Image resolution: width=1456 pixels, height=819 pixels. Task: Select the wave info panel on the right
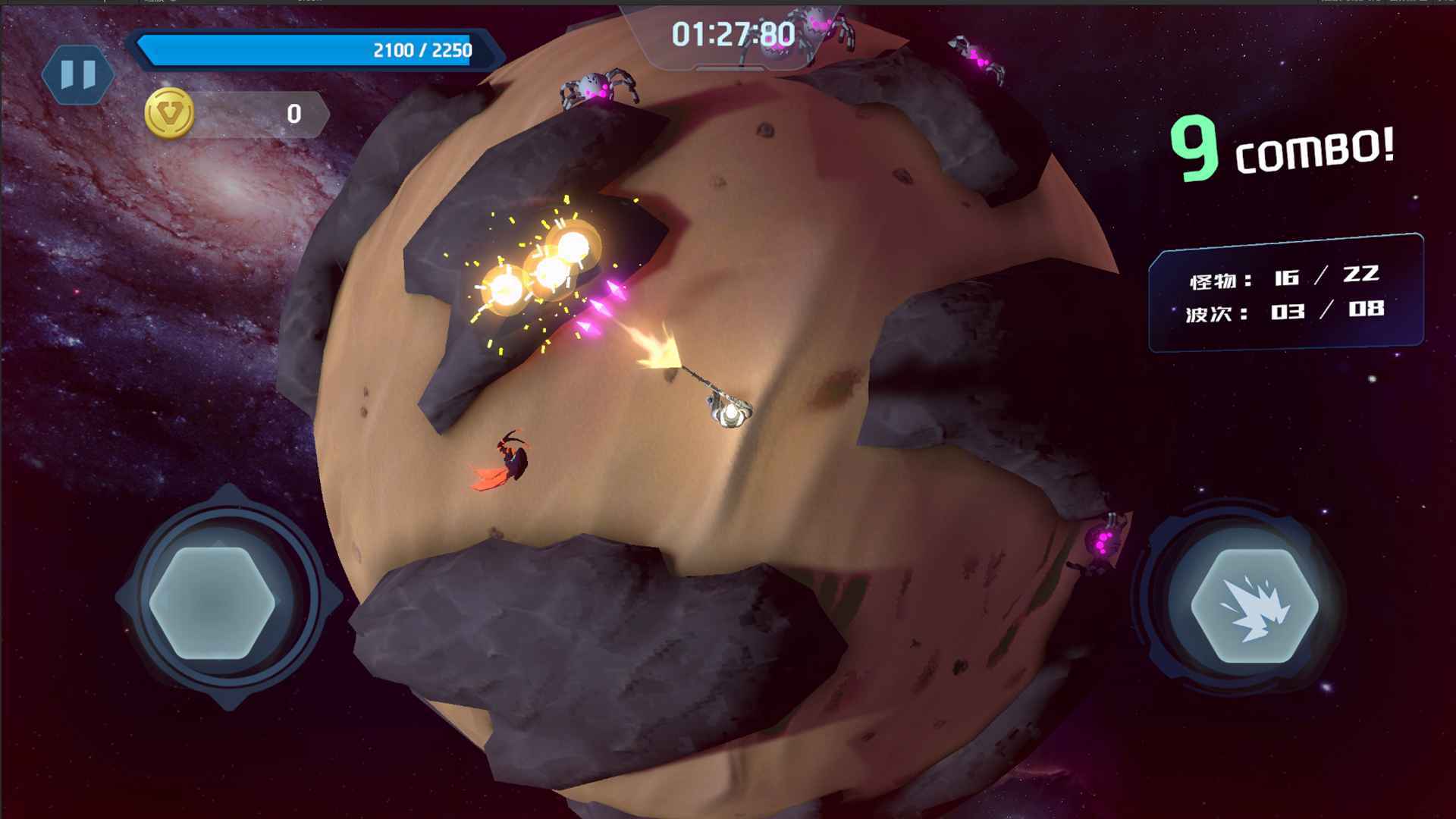[x=1288, y=296]
